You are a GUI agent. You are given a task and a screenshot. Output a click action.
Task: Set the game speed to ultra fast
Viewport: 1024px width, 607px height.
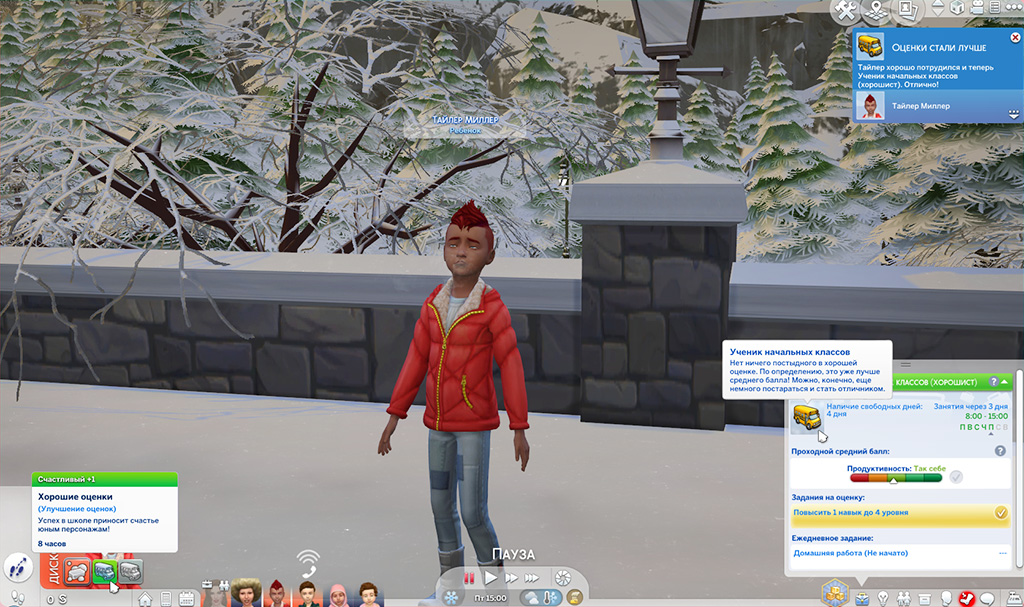[534, 578]
